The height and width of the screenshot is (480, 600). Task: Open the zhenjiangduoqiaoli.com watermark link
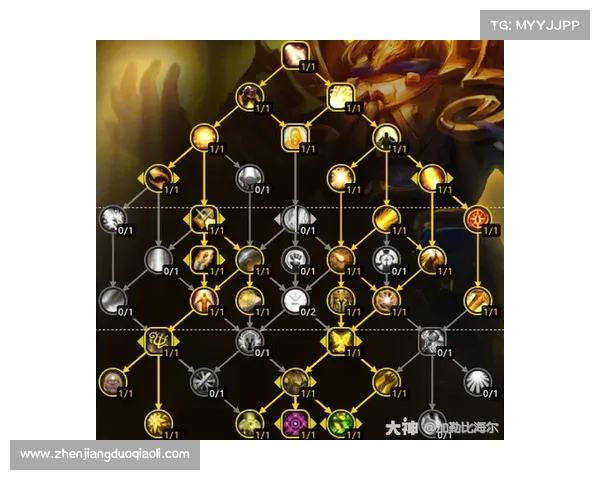tap(105, 454)
